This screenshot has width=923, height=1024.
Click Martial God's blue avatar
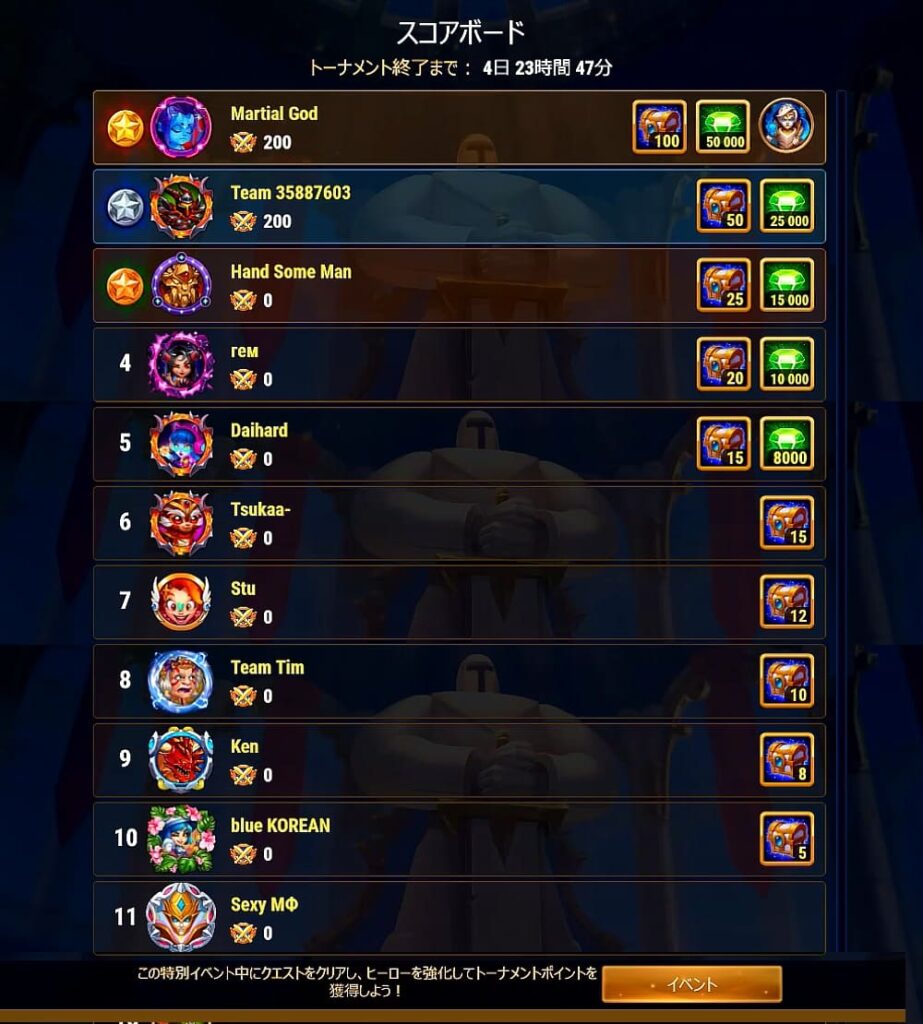(181, 128)
